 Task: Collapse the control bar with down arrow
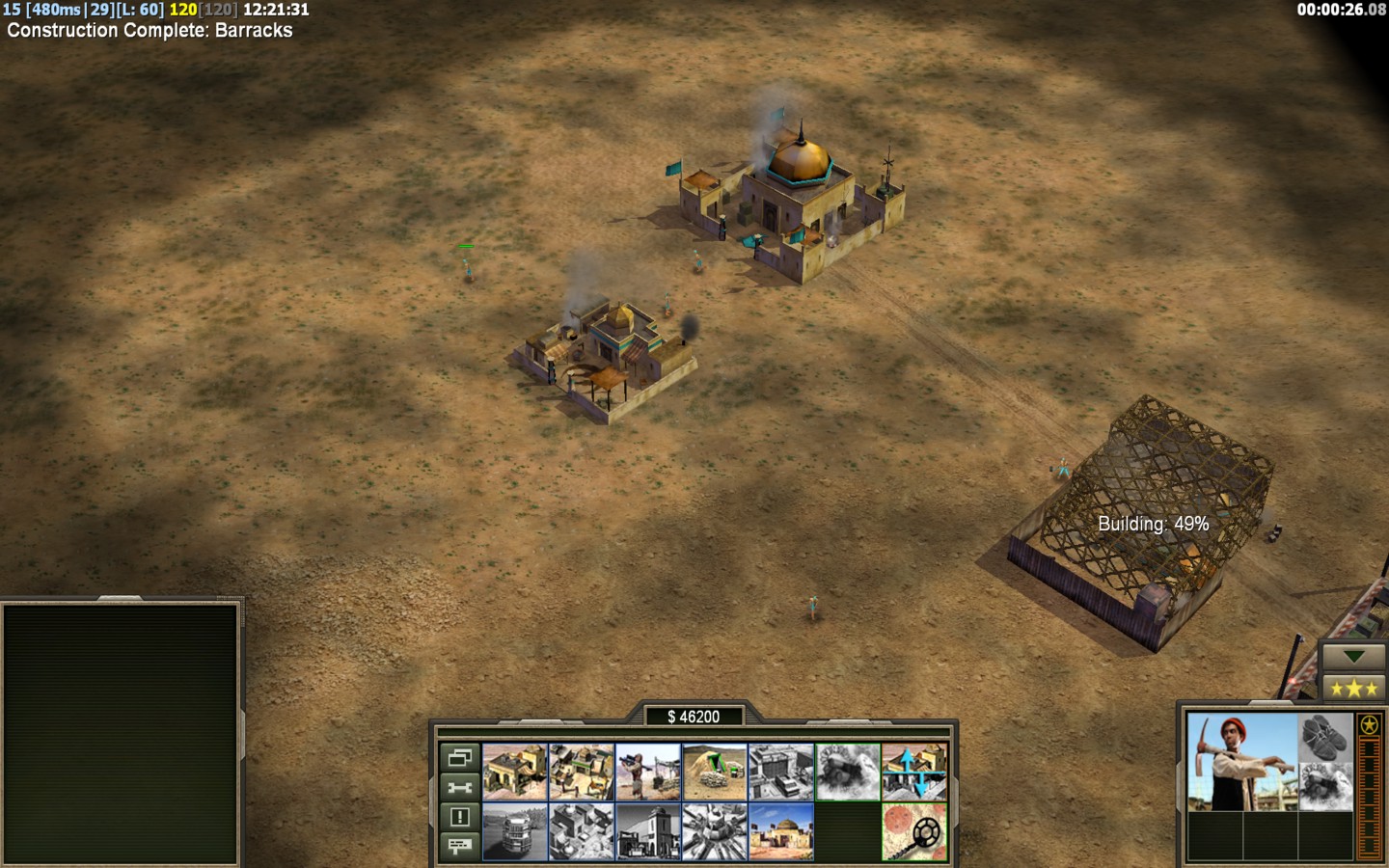[1354, 657]
